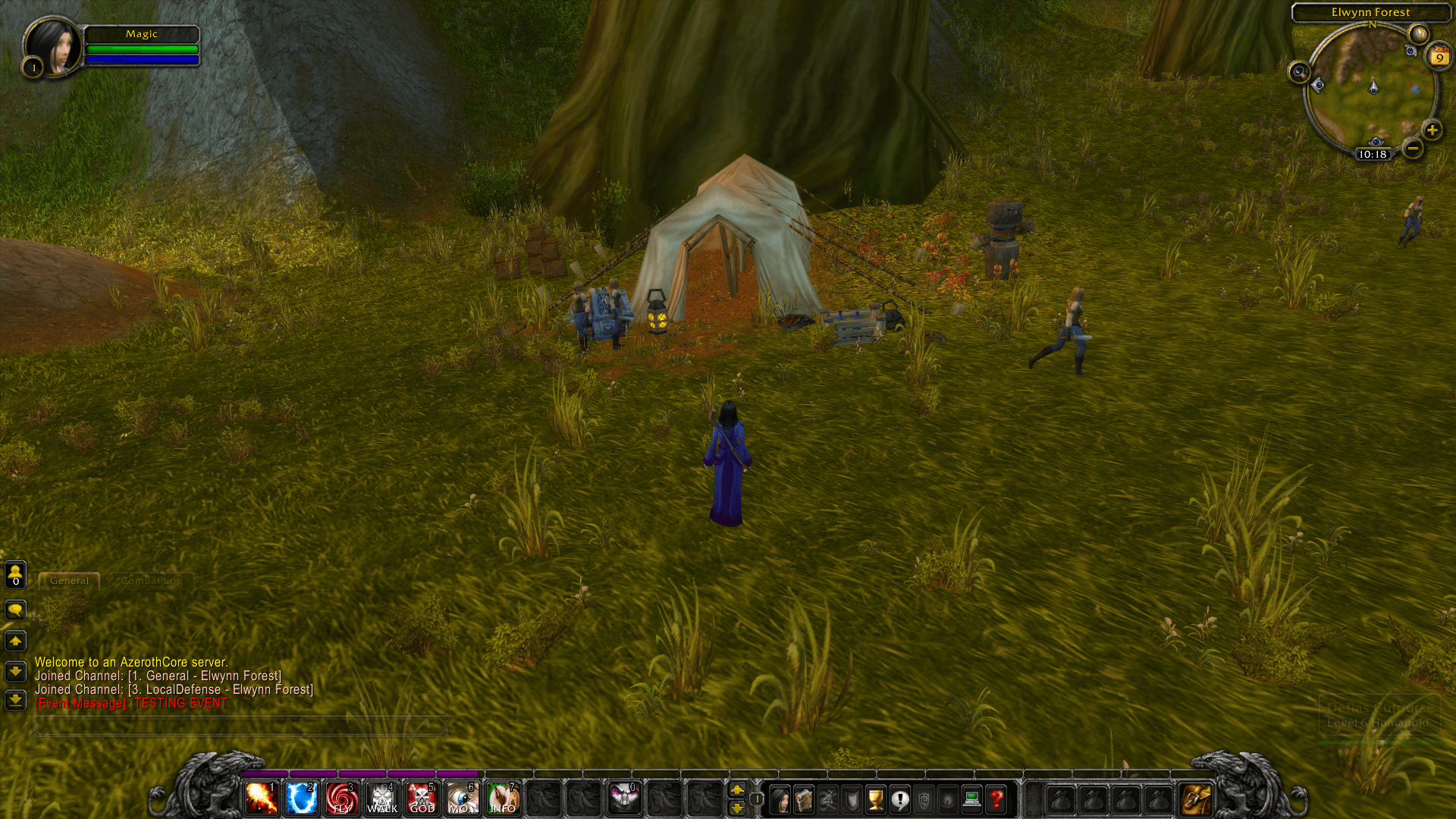Zoom in the minimap with the plus button
This screenshot has height=819, width=1456.
[x=1432, y=130]
